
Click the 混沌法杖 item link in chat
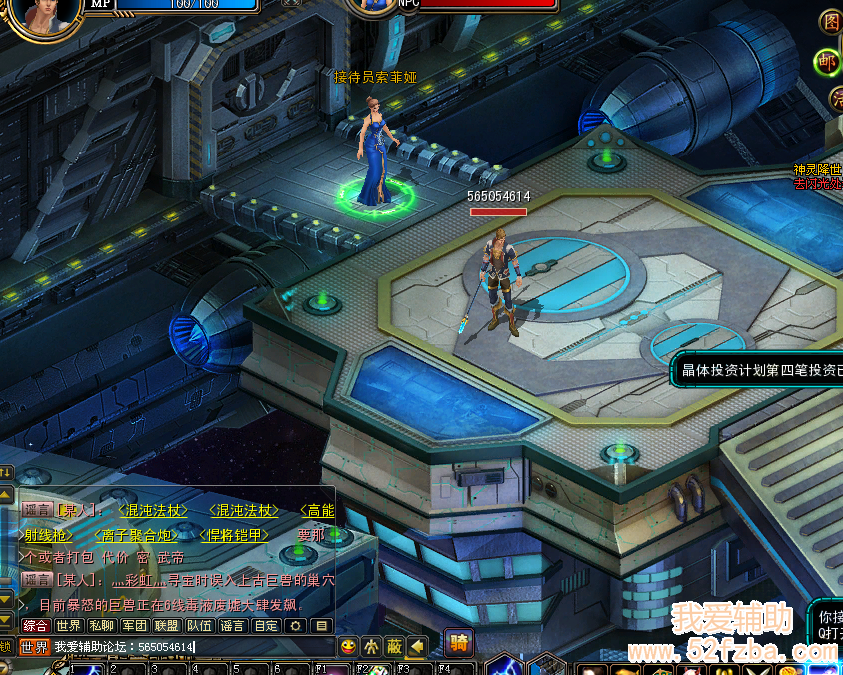tap(153, 511)
